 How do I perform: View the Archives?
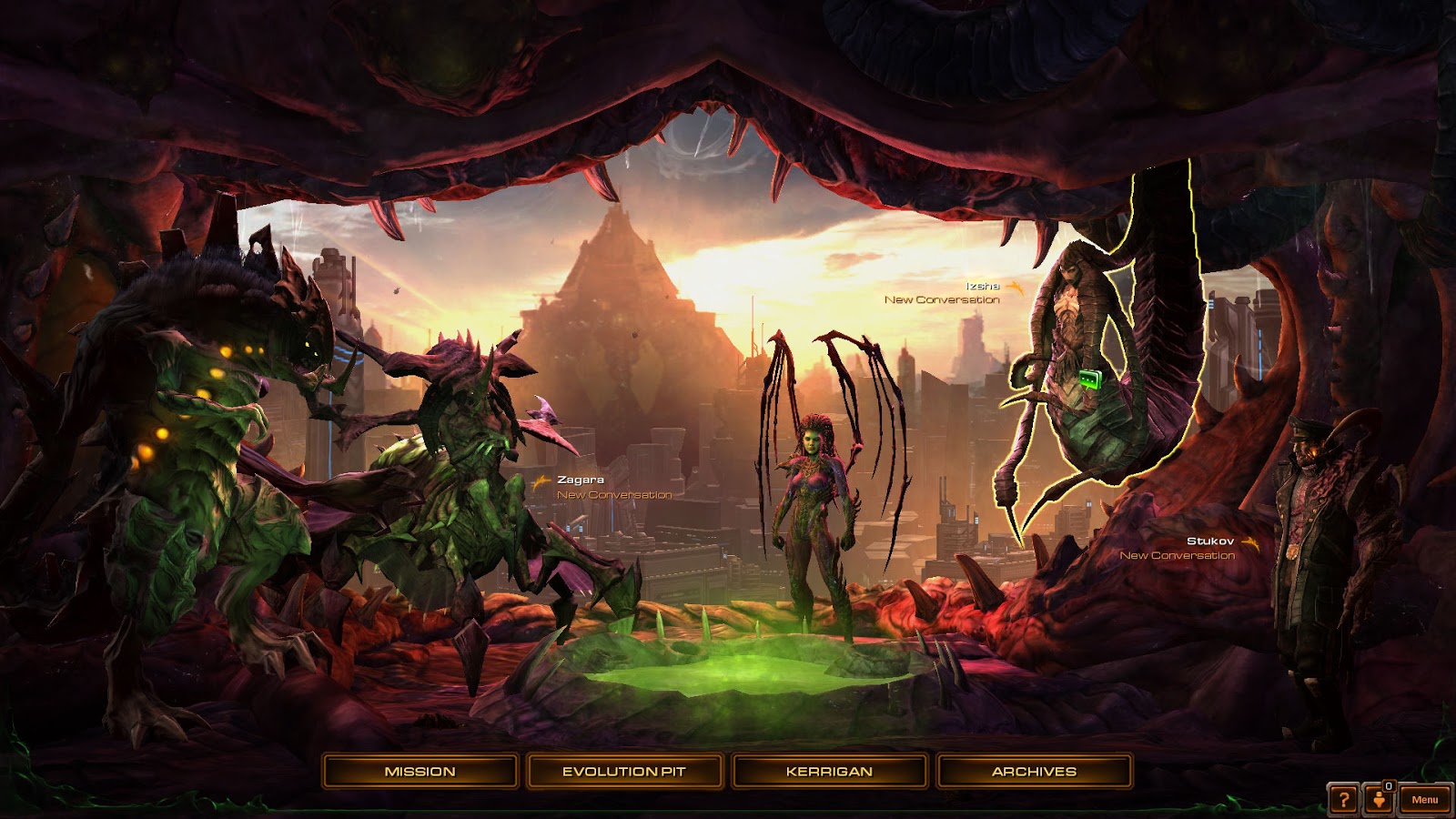1034,772
